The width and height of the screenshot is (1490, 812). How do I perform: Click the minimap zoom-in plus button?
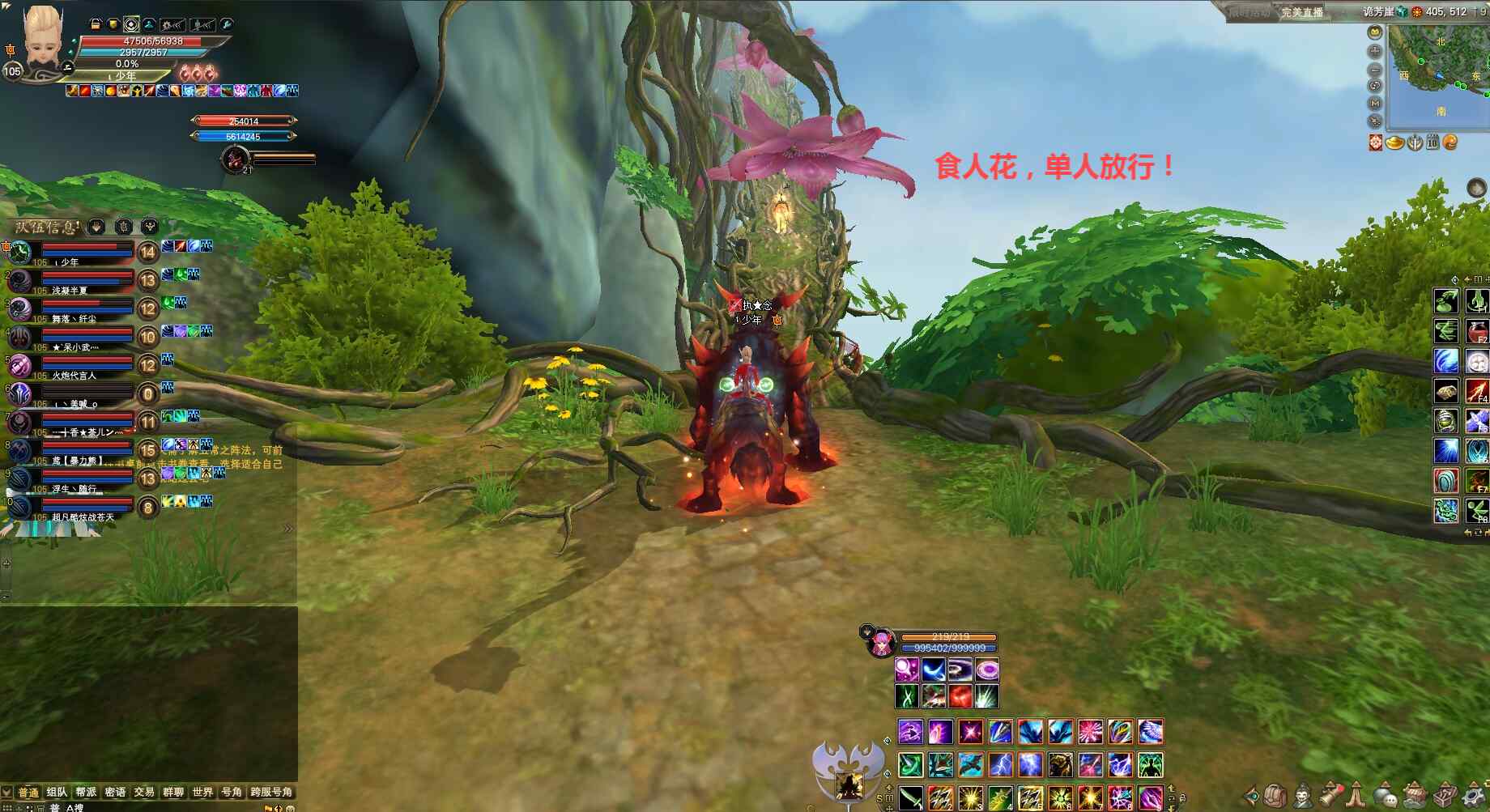pyautogui.click(x=1375, y=51)
